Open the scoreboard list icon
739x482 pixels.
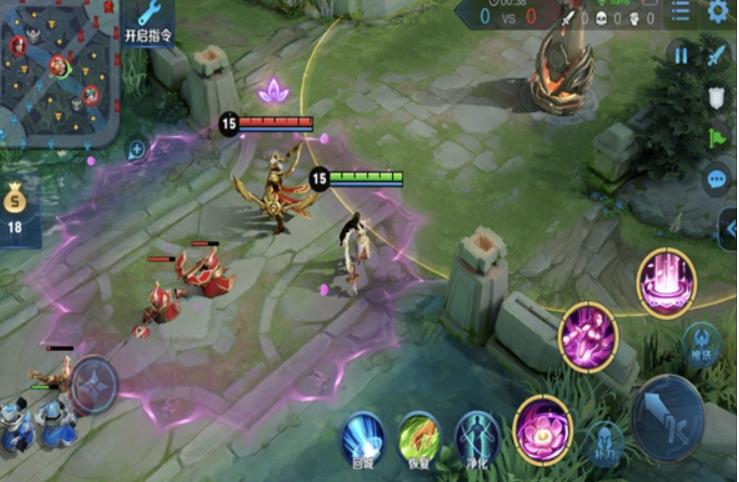pos(680,12)
